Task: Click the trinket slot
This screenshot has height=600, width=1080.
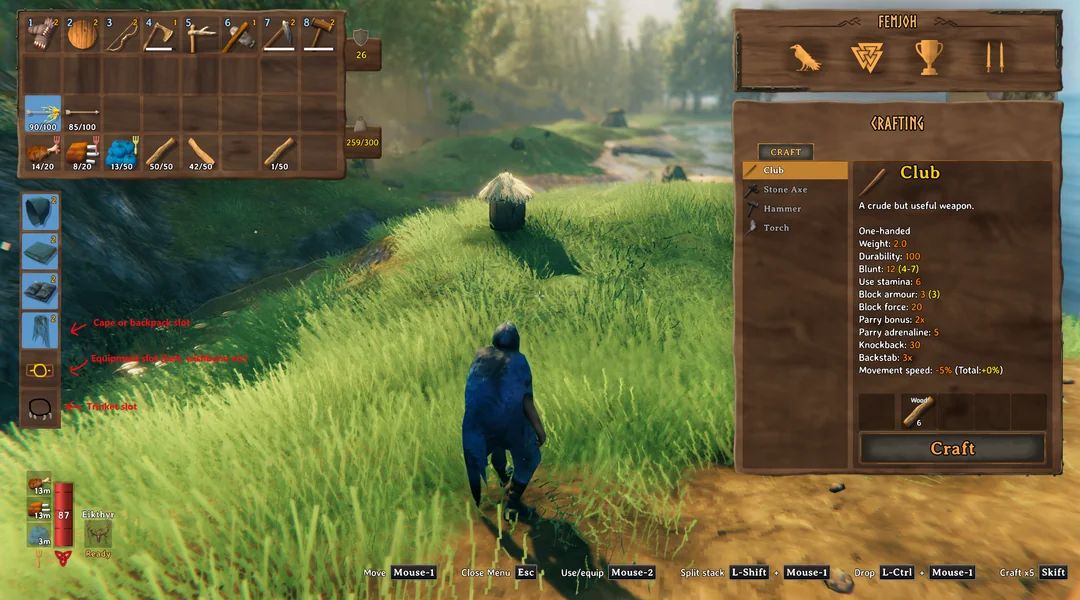Action: click(x=41, y=408)
